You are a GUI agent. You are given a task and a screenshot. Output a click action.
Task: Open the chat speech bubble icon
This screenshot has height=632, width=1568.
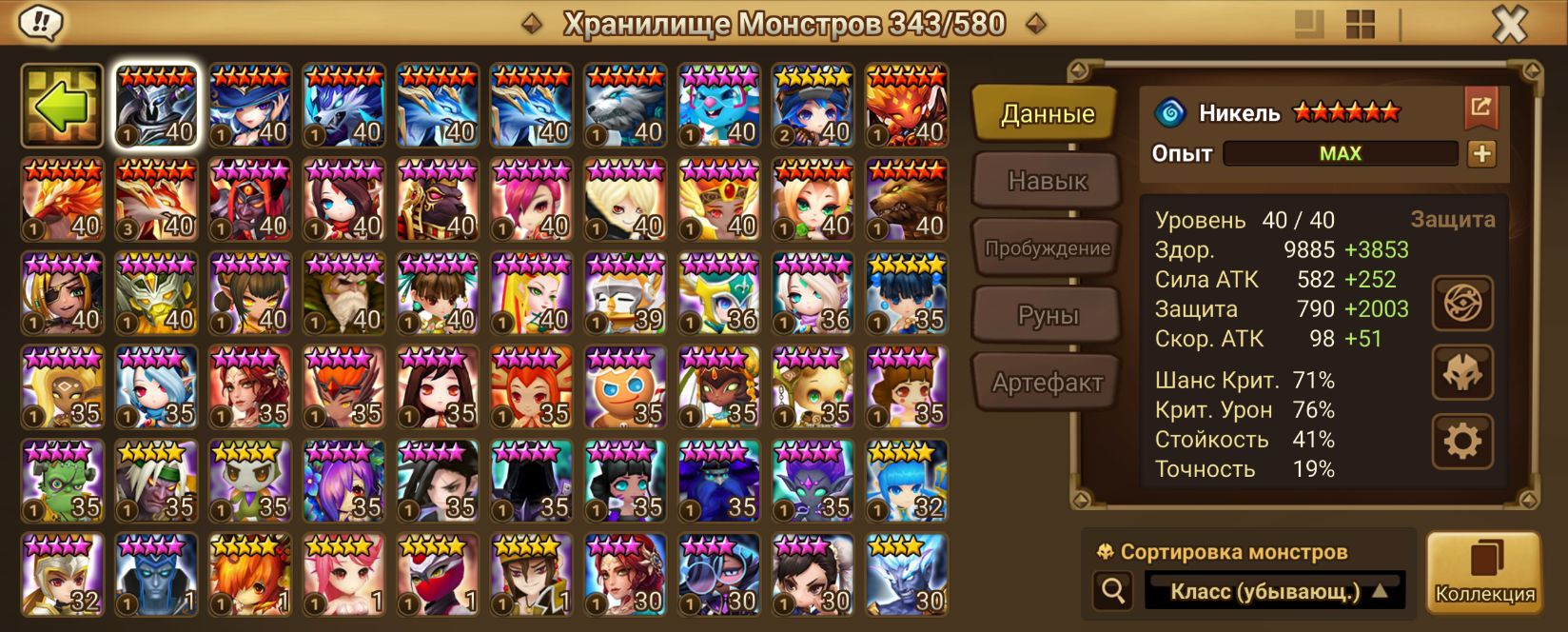coord(40,23)
